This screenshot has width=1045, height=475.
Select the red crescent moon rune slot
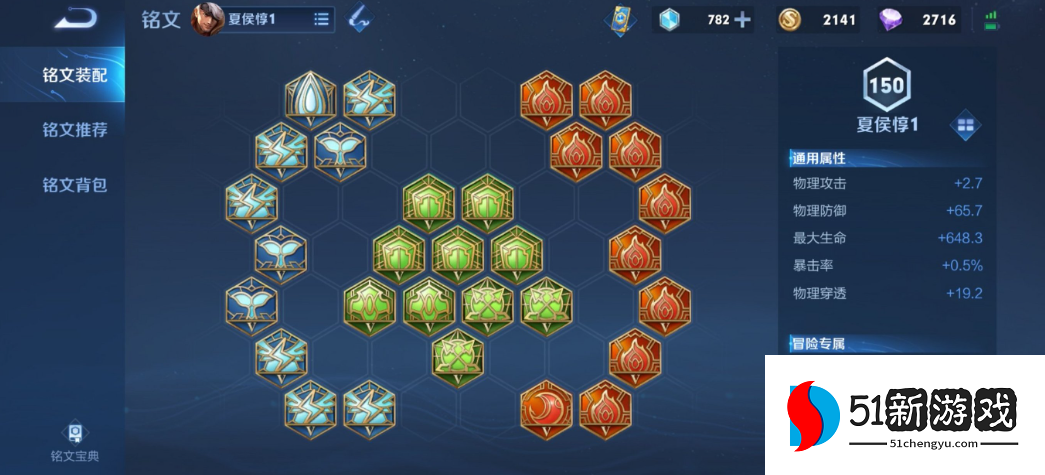546,408
